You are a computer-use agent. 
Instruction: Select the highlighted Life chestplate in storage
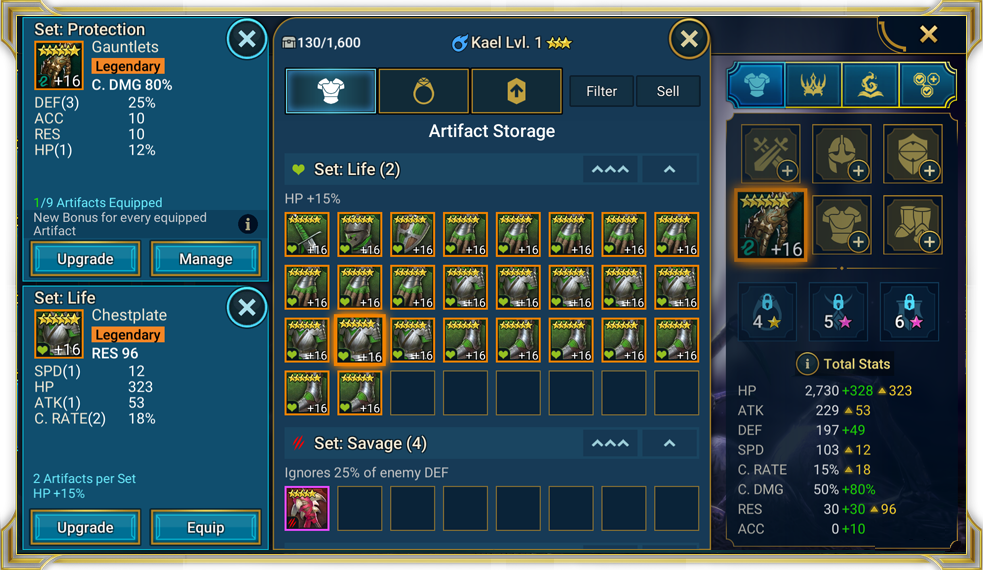pos(360,340)
